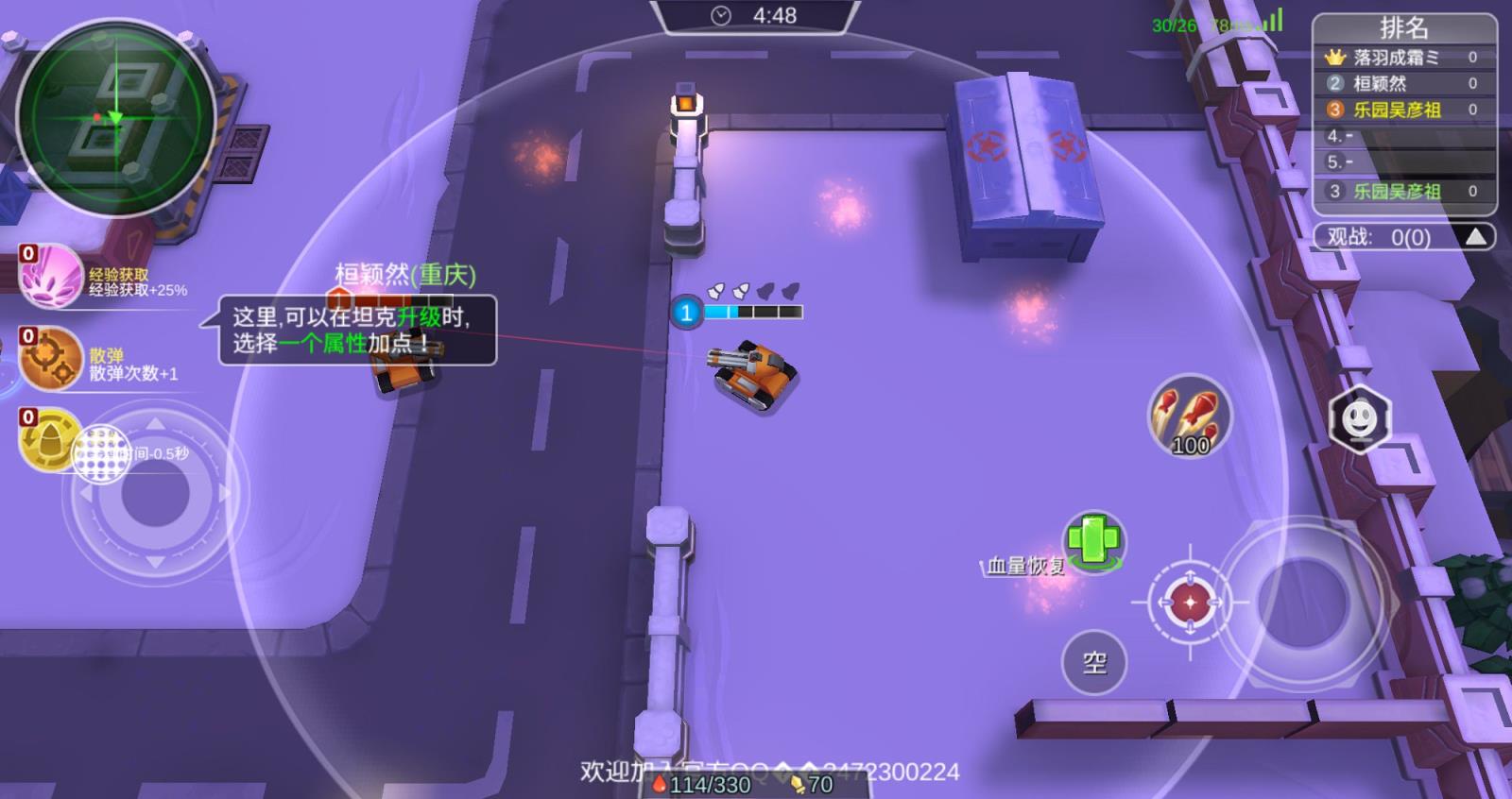Fire using the red crosshair button
This screenshot has width=1512, height=799.
coord(1190,602)
